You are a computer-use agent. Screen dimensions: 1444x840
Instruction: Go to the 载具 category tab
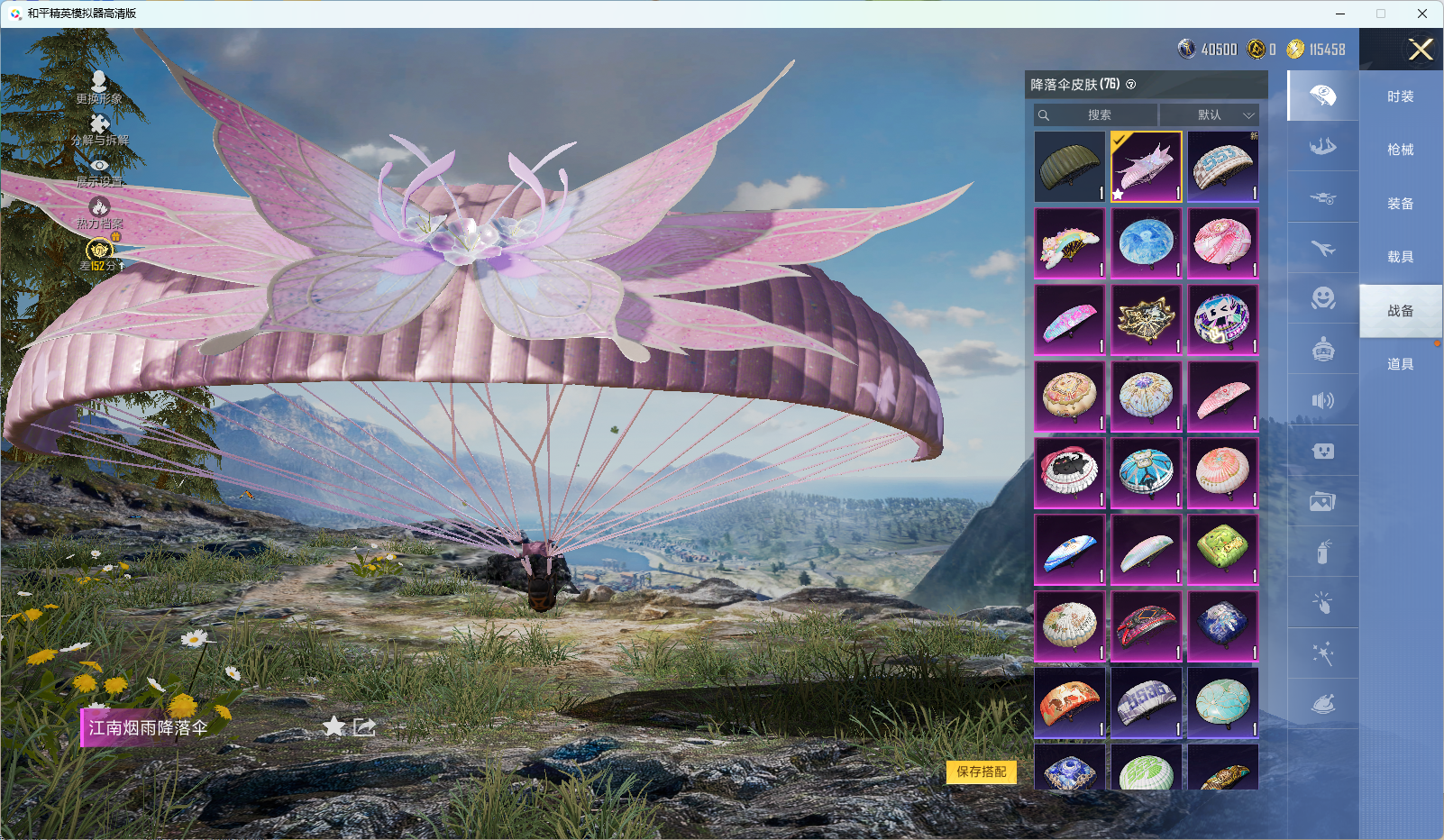click(1400, 257)
